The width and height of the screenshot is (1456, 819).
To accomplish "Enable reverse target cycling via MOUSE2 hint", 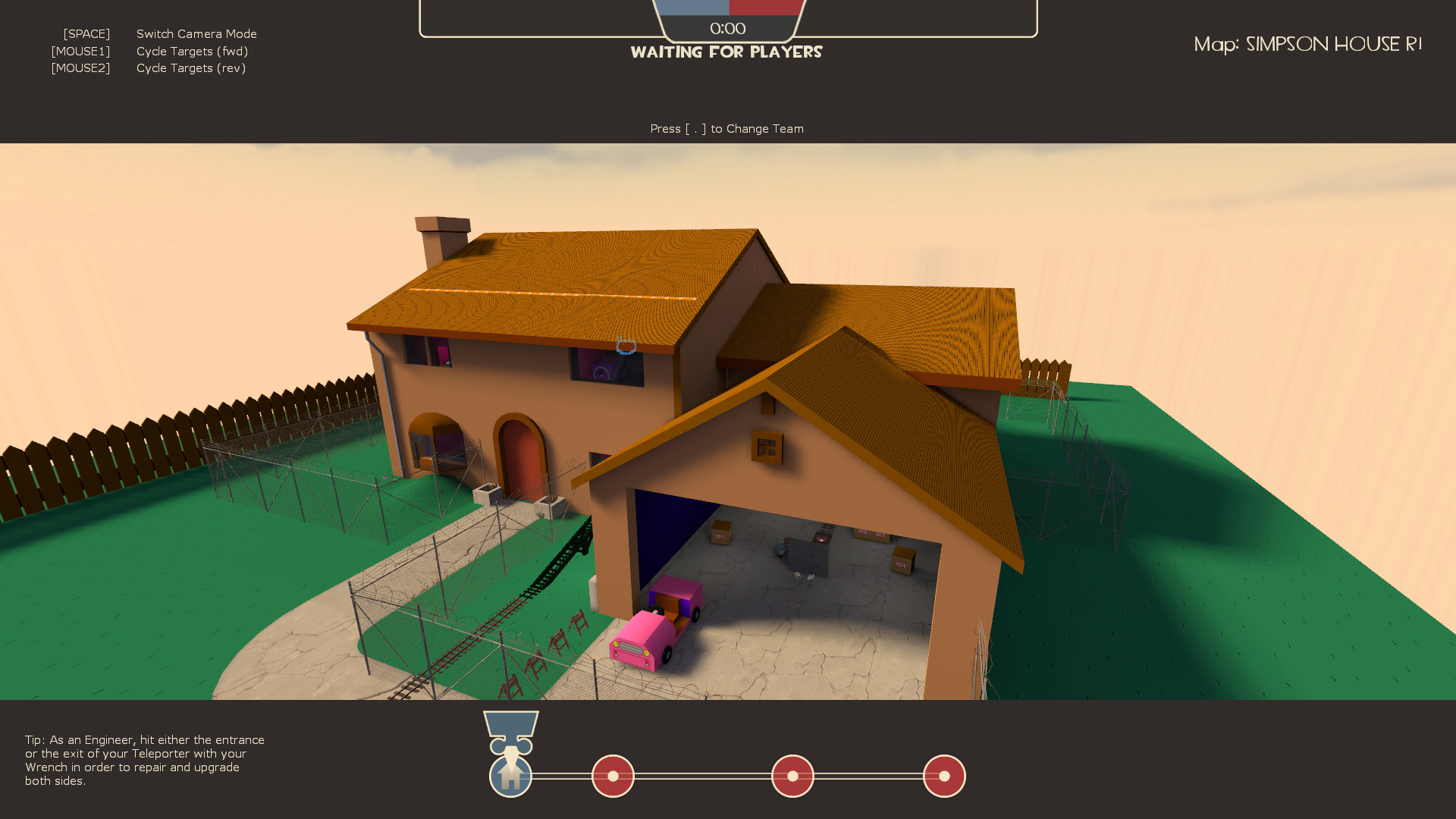I will [80, 67].
